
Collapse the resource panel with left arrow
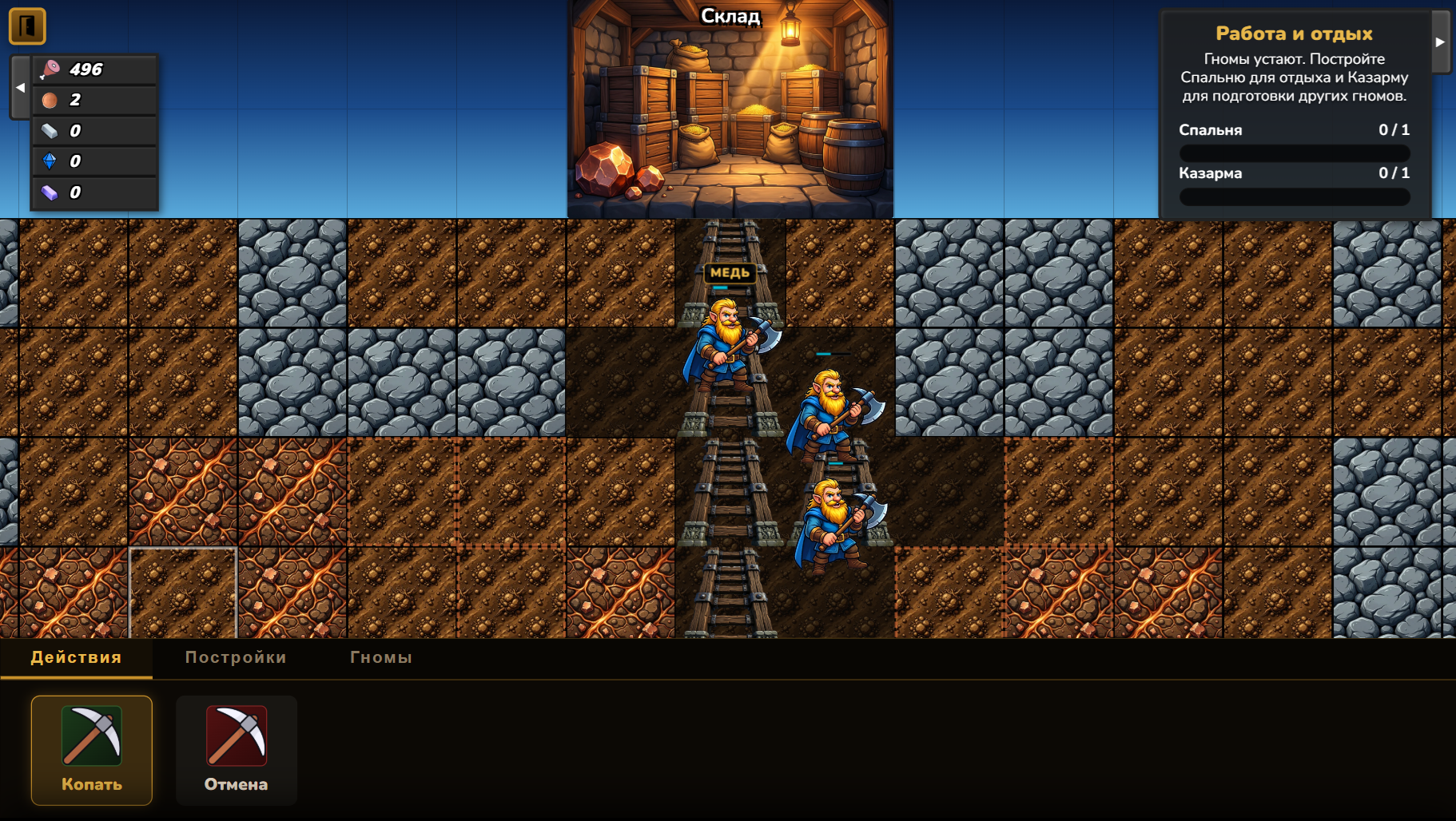point(19,87)
